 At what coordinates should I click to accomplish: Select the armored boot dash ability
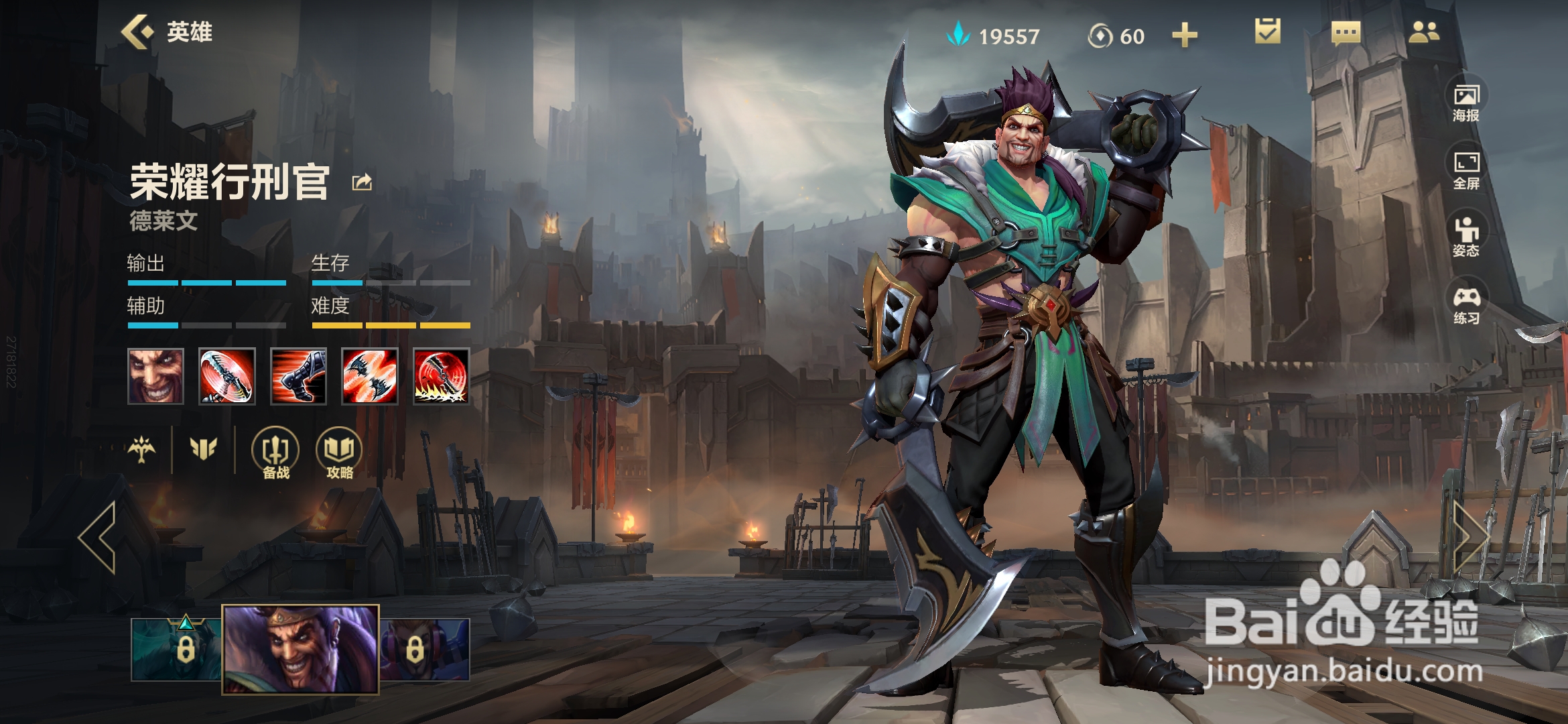[x=298, y=376]
